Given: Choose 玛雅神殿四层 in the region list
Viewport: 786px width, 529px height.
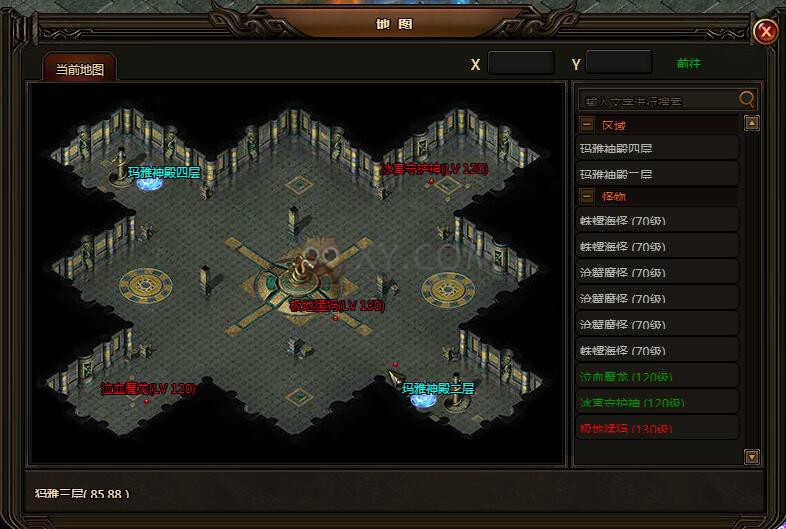Looking at the screenshot, I should pos(658,149).
